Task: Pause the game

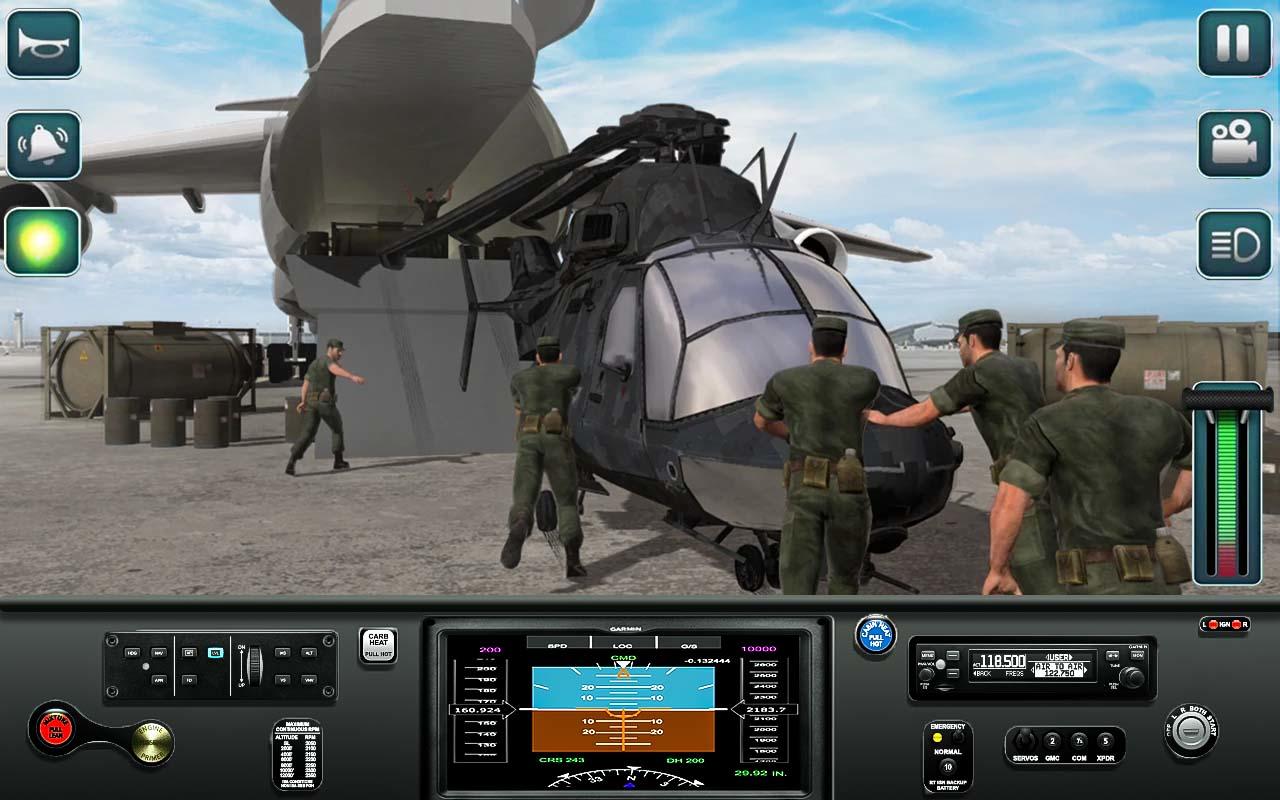Action: coord(1234,45)
